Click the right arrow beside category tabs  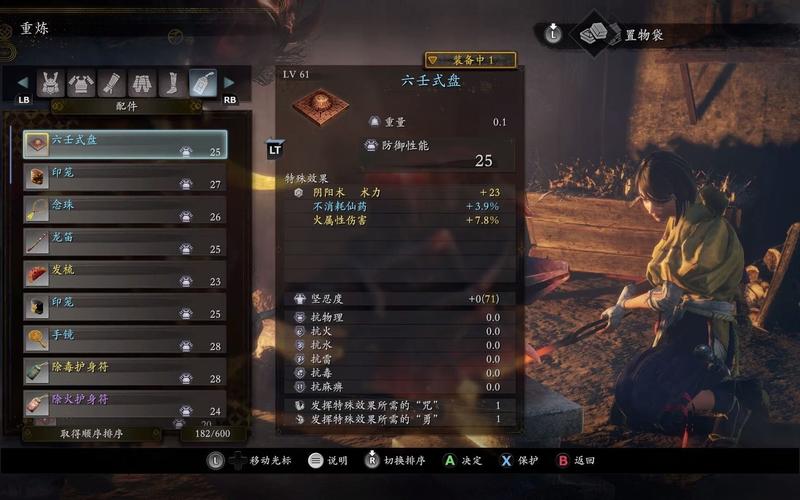pos(229,83)
